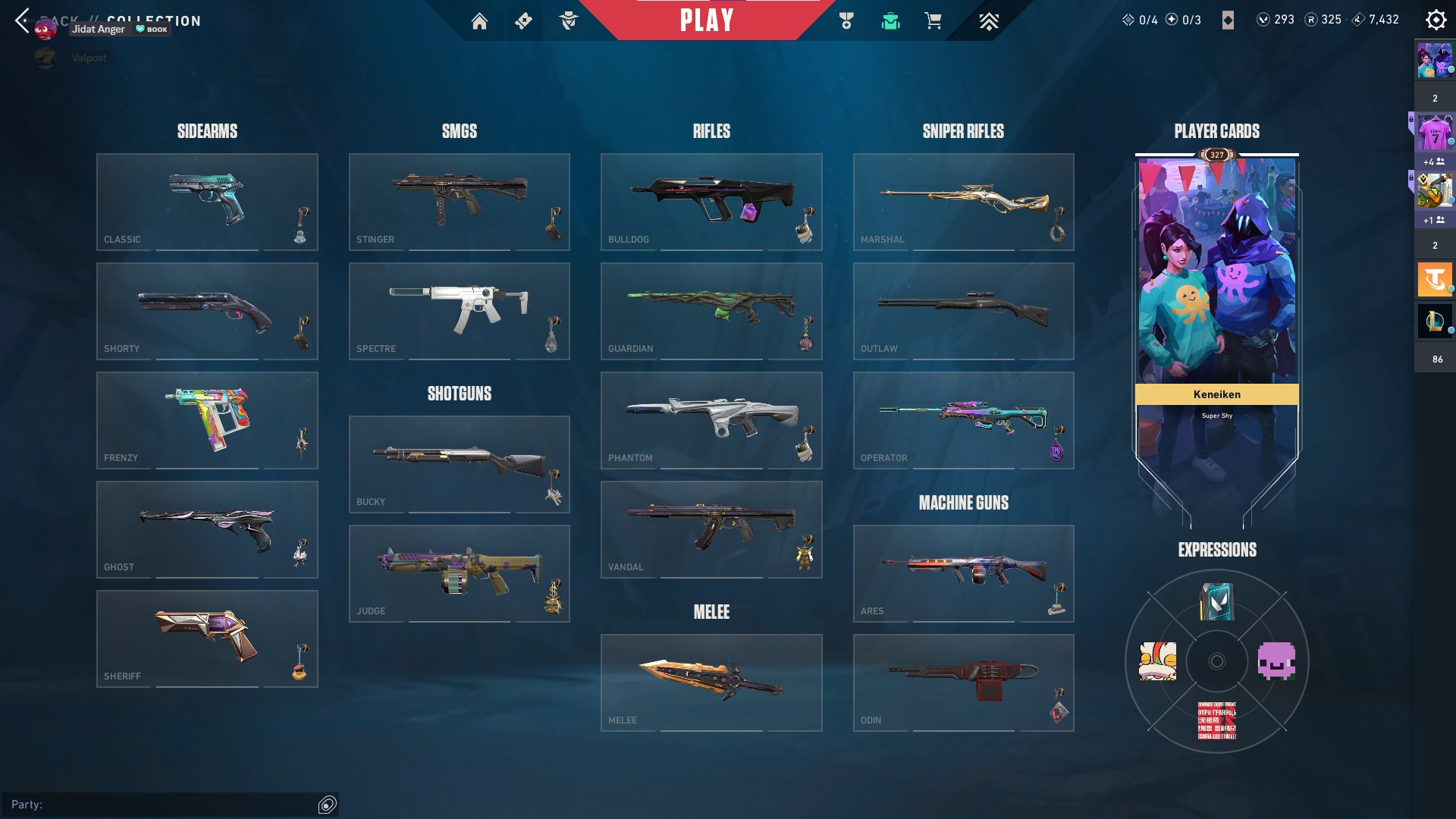The height and width of the screenshot is (819, 1456).
Task: Select the Spectre SMG slot
Action: click(x=459, y=311)
